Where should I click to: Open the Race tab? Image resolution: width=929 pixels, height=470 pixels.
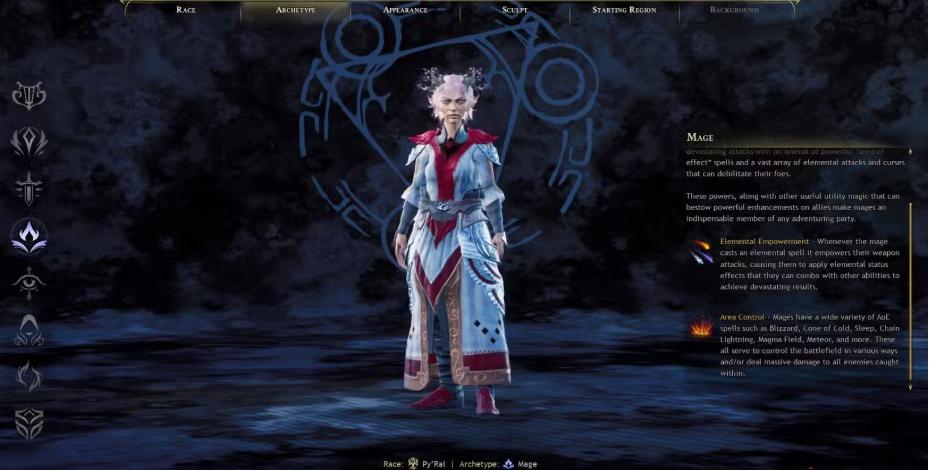[x=186, y=10]
